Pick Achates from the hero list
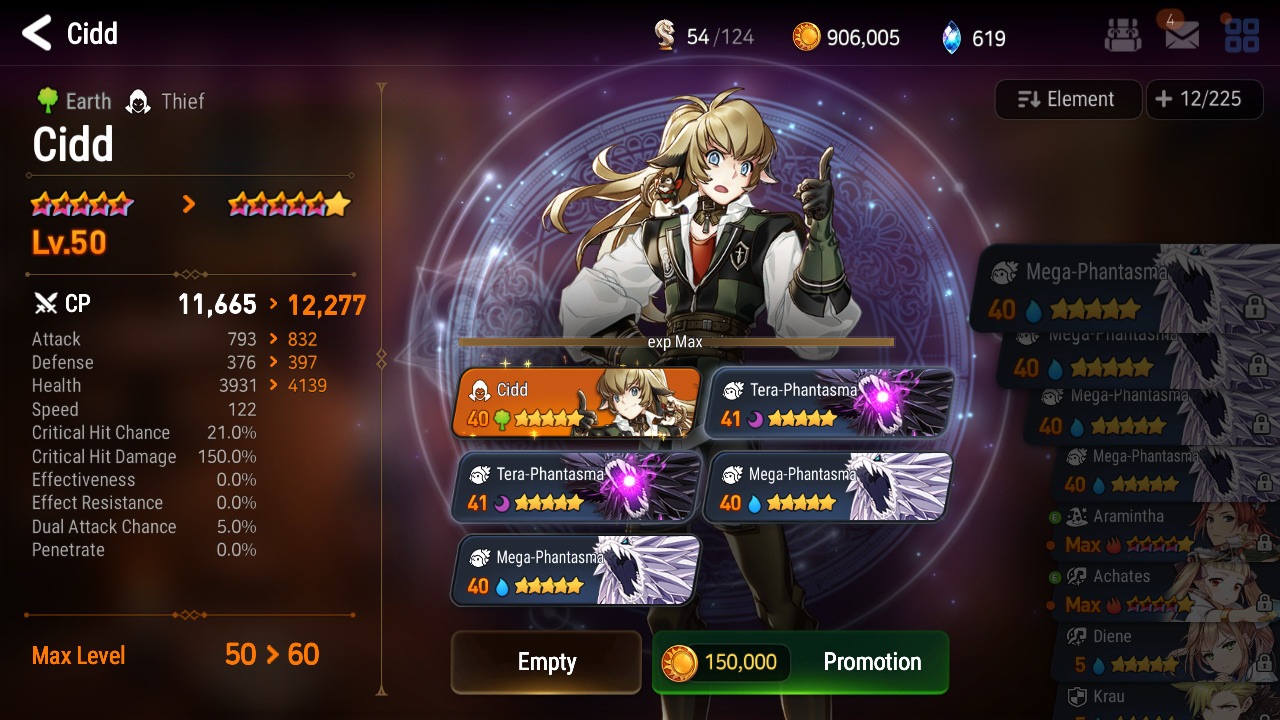 [x=1165, y=591]
